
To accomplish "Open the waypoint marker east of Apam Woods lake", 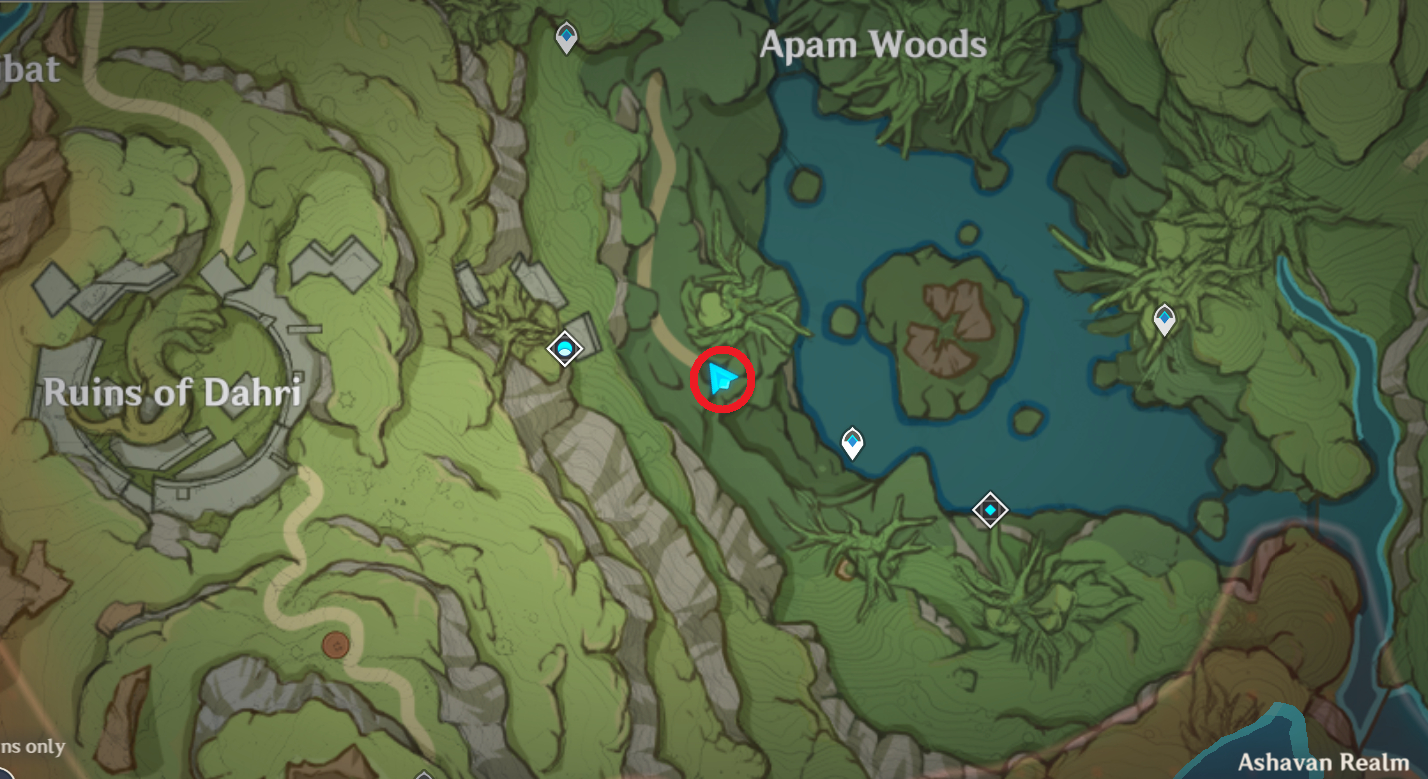I will pos(1163,318).
